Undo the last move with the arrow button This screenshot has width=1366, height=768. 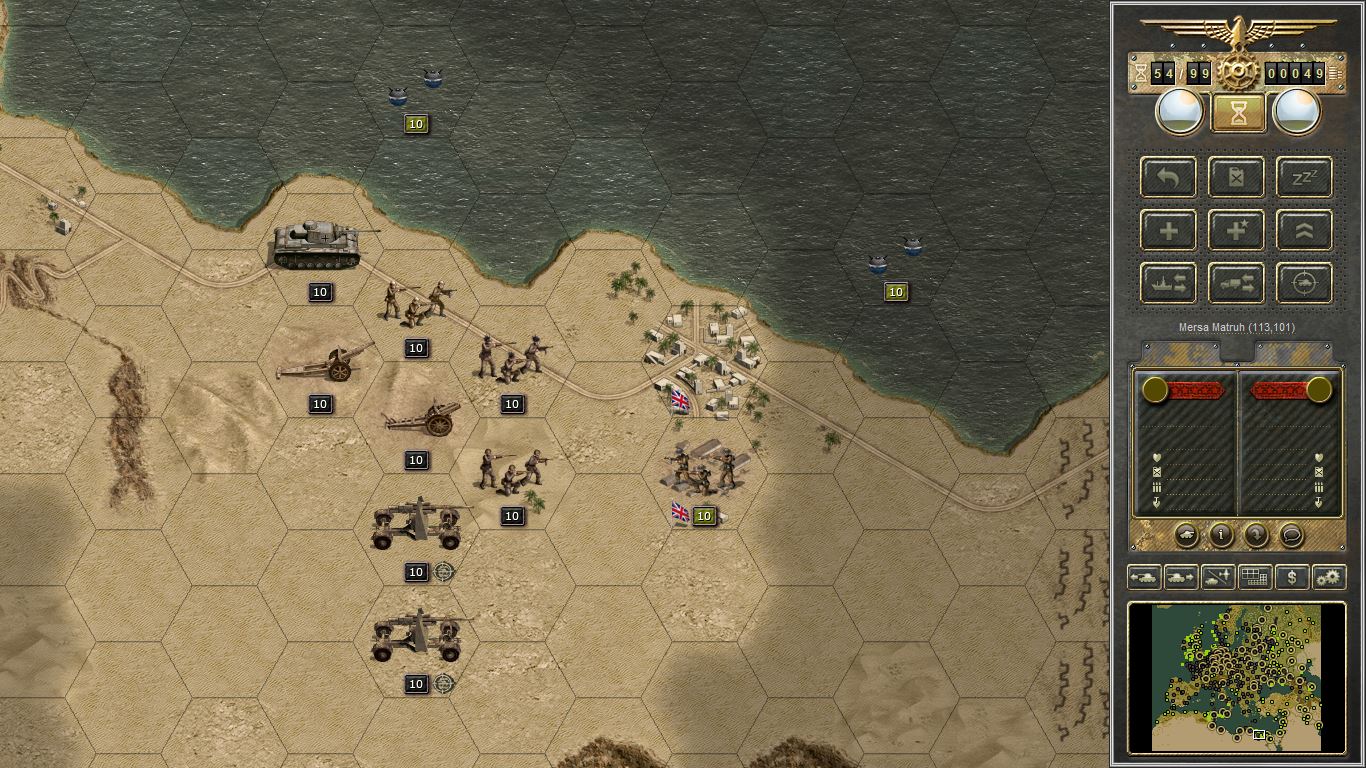tap(1169, 178)
